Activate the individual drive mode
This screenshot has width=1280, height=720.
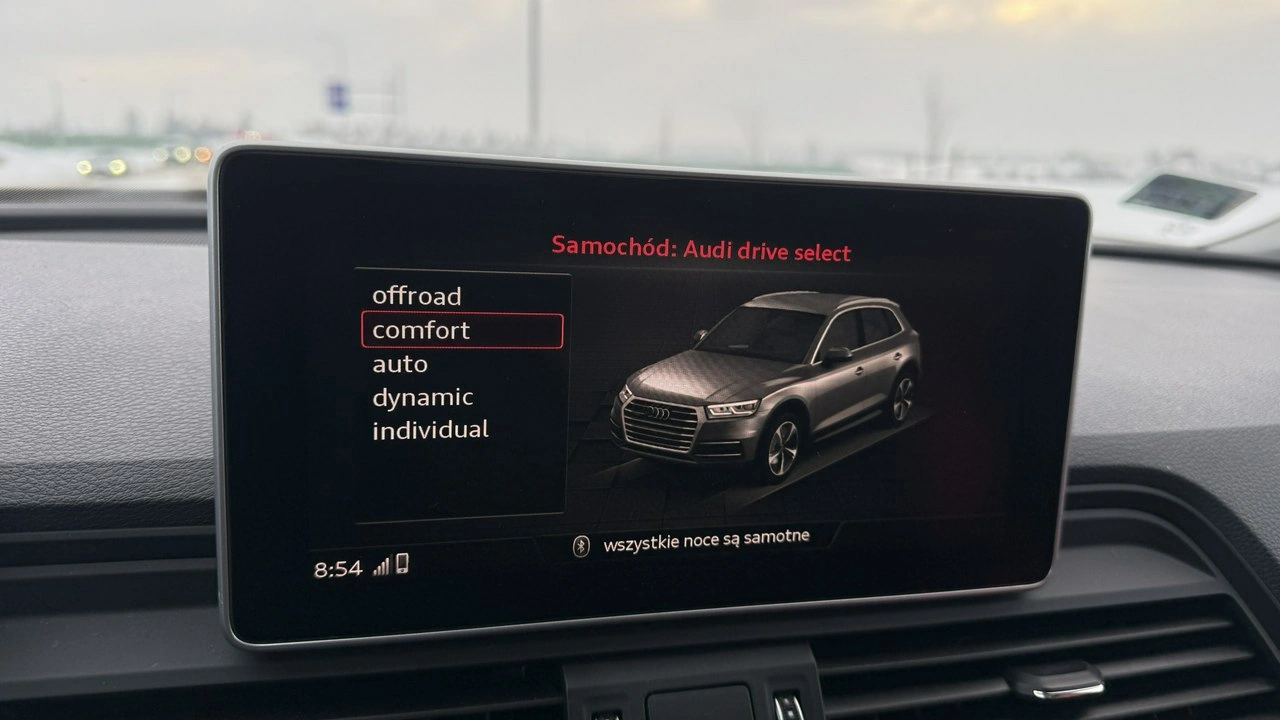click(430, 429)
